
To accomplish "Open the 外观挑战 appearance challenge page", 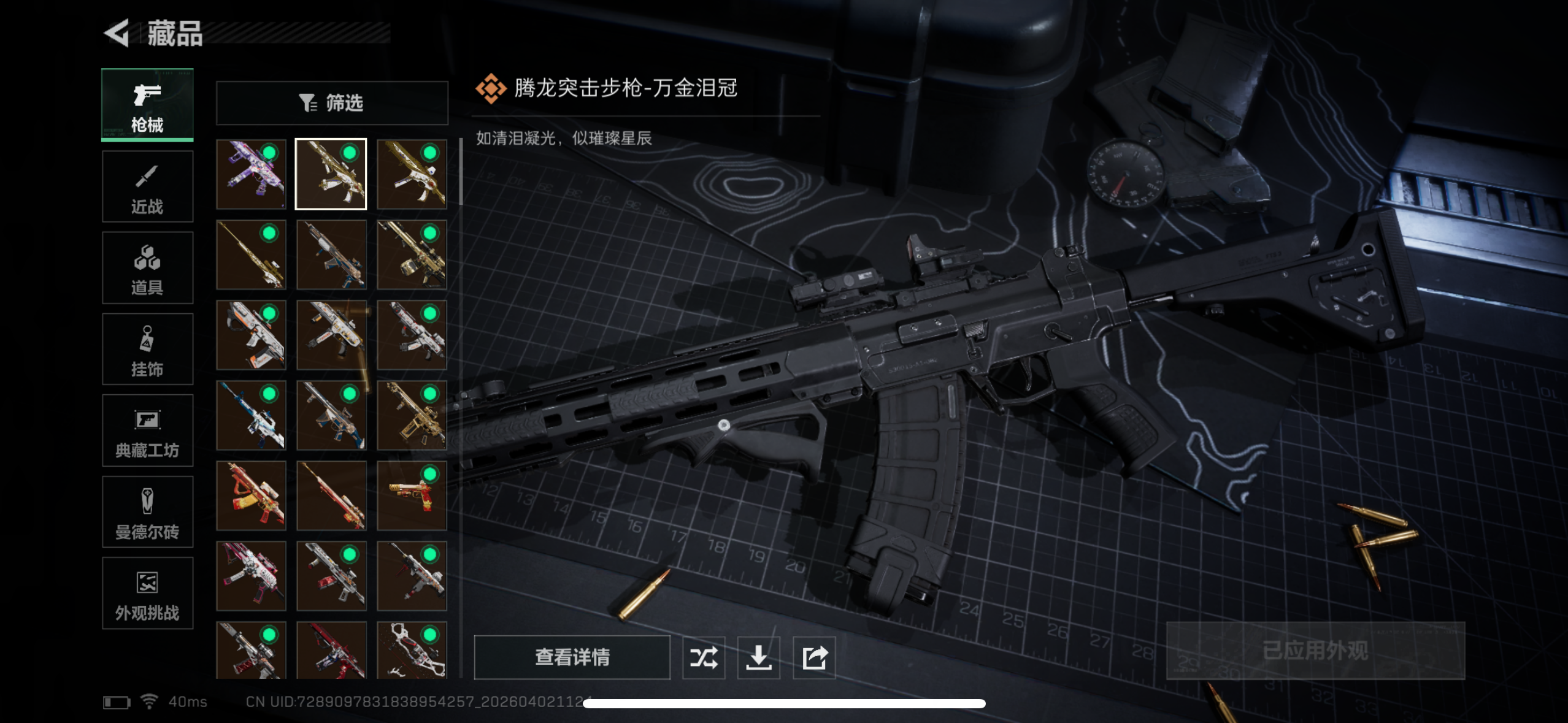I will (x=147, y=594).
